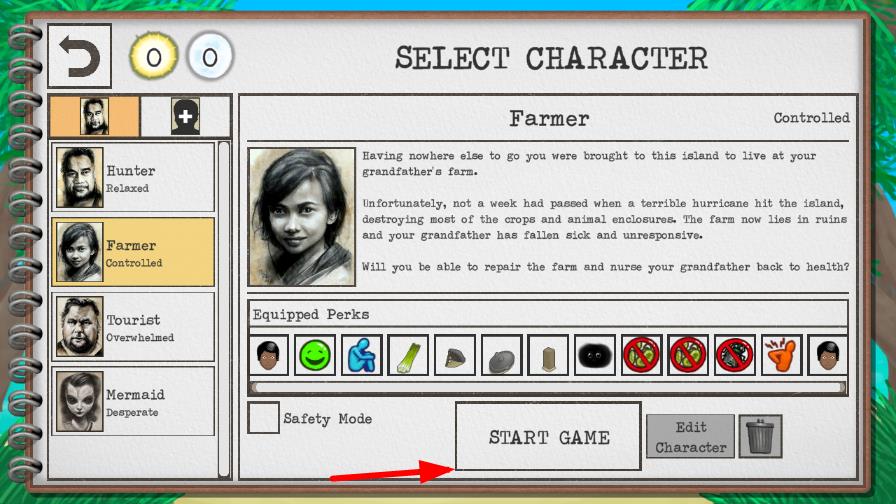Viewport: 896px width, 504px height.
Task: Open the Edit Character screen
Action: (x=691, y=437)
